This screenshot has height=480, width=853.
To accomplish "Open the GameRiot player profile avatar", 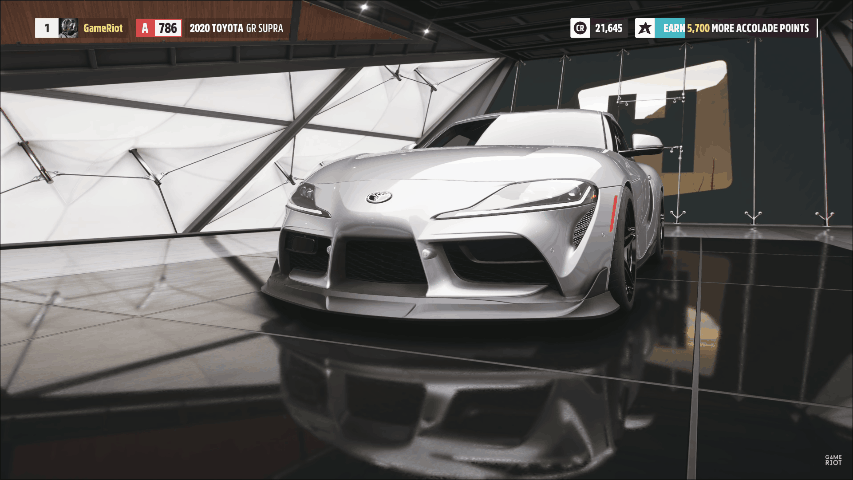I will pos(69,28).
